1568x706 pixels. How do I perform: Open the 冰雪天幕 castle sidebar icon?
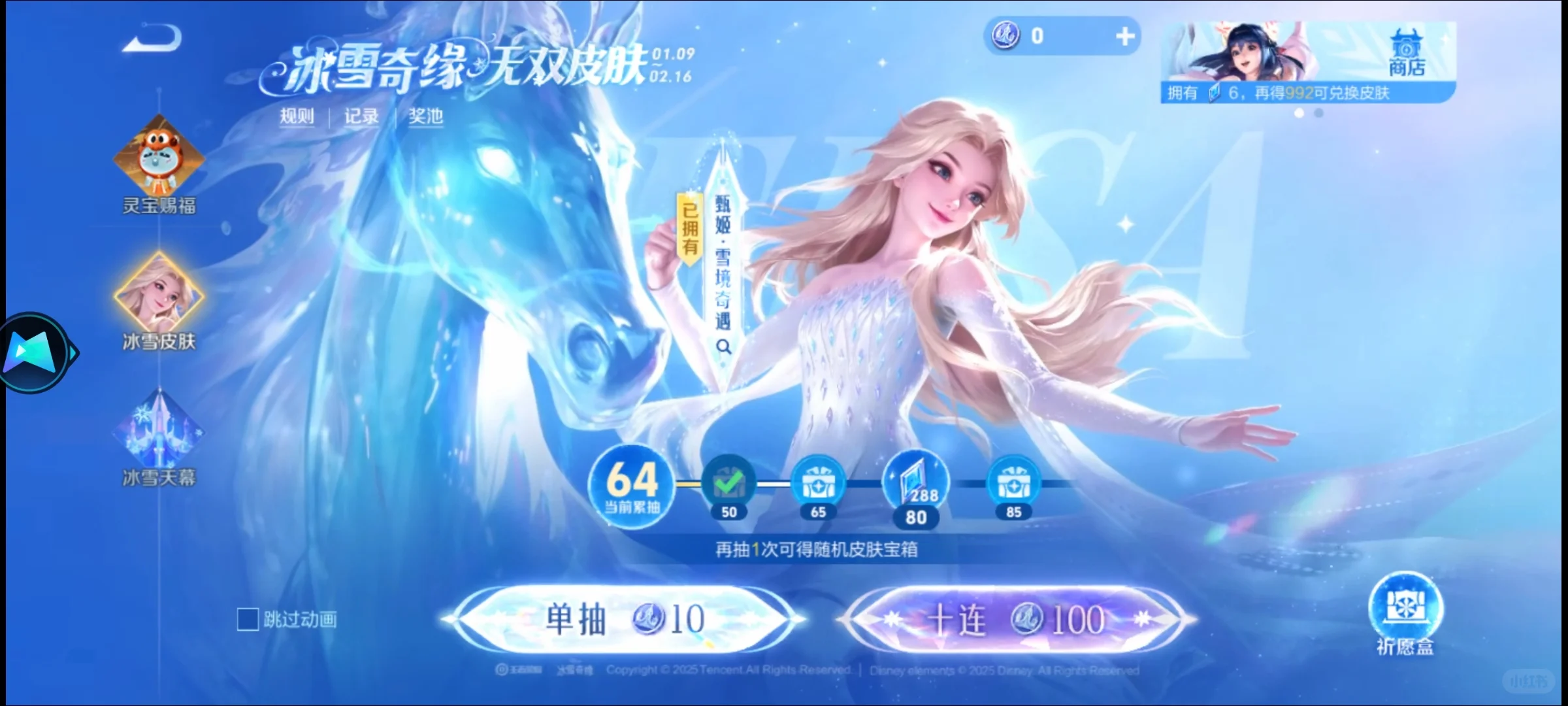coord(159,431)
